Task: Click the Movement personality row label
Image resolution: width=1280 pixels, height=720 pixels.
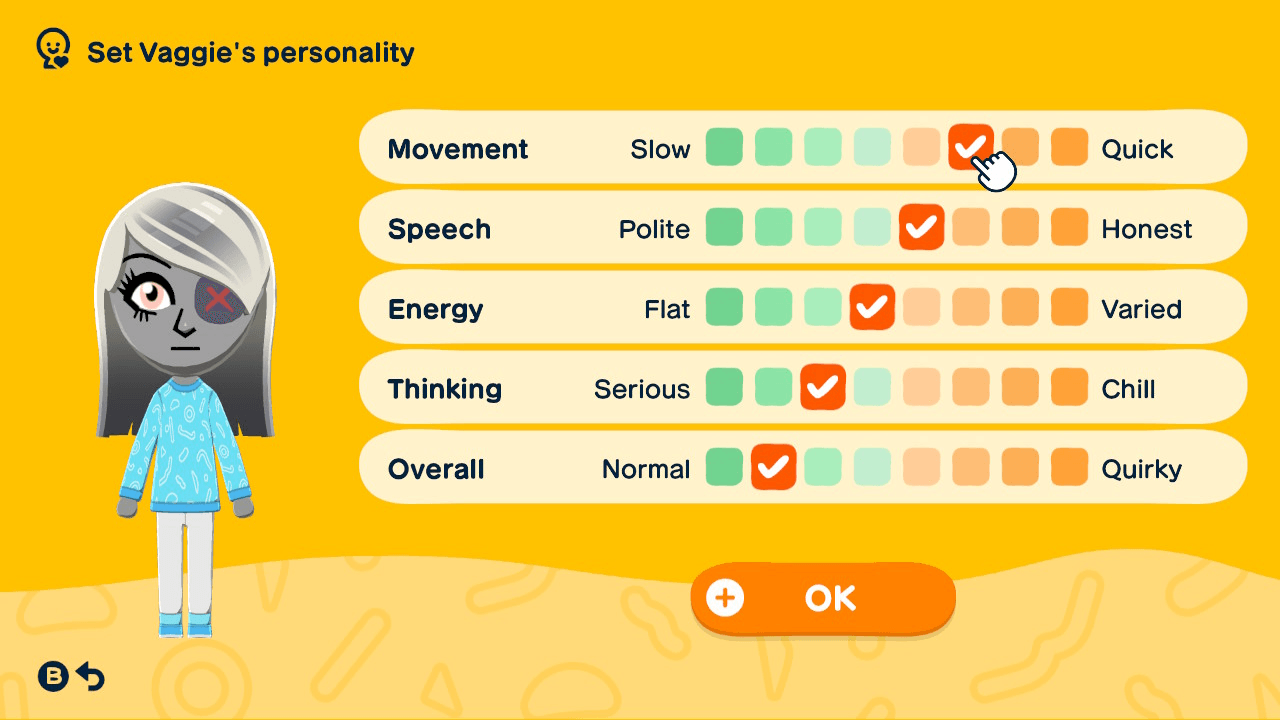Action: click(458, 148)
